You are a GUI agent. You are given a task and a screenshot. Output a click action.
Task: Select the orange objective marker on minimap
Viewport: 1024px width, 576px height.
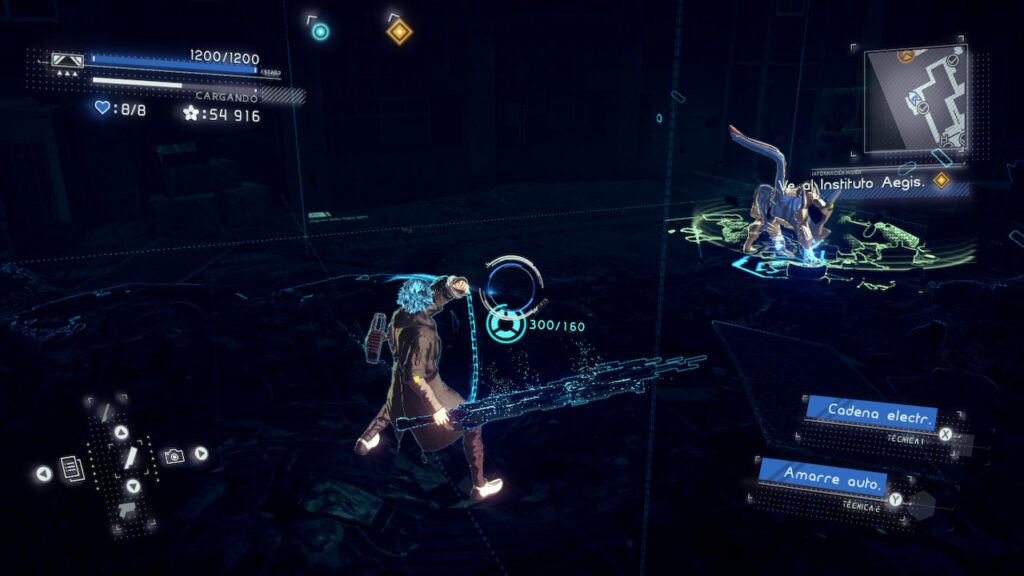coord(906,55)
